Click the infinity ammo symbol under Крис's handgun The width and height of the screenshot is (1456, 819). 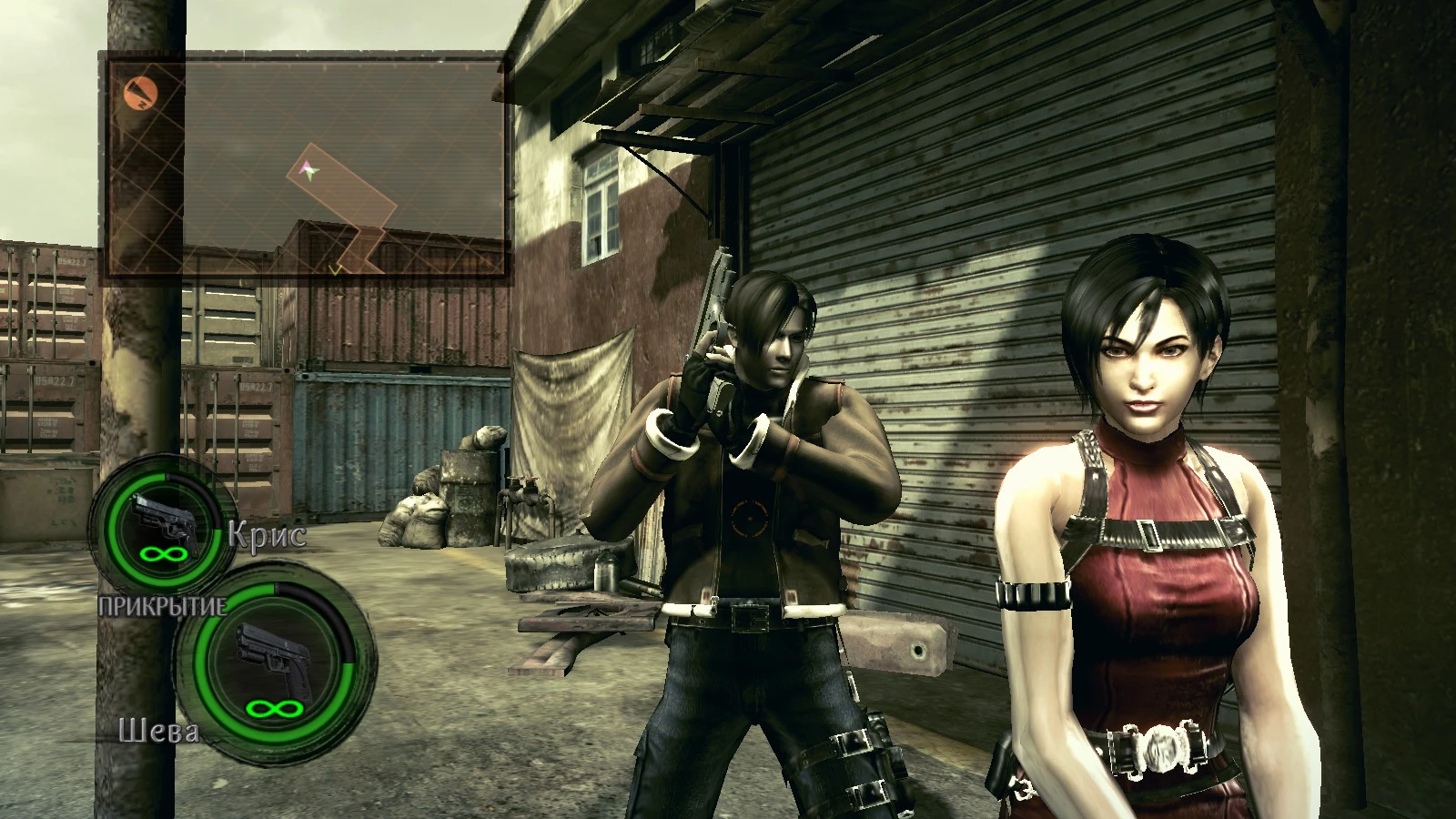click(162, 553)
